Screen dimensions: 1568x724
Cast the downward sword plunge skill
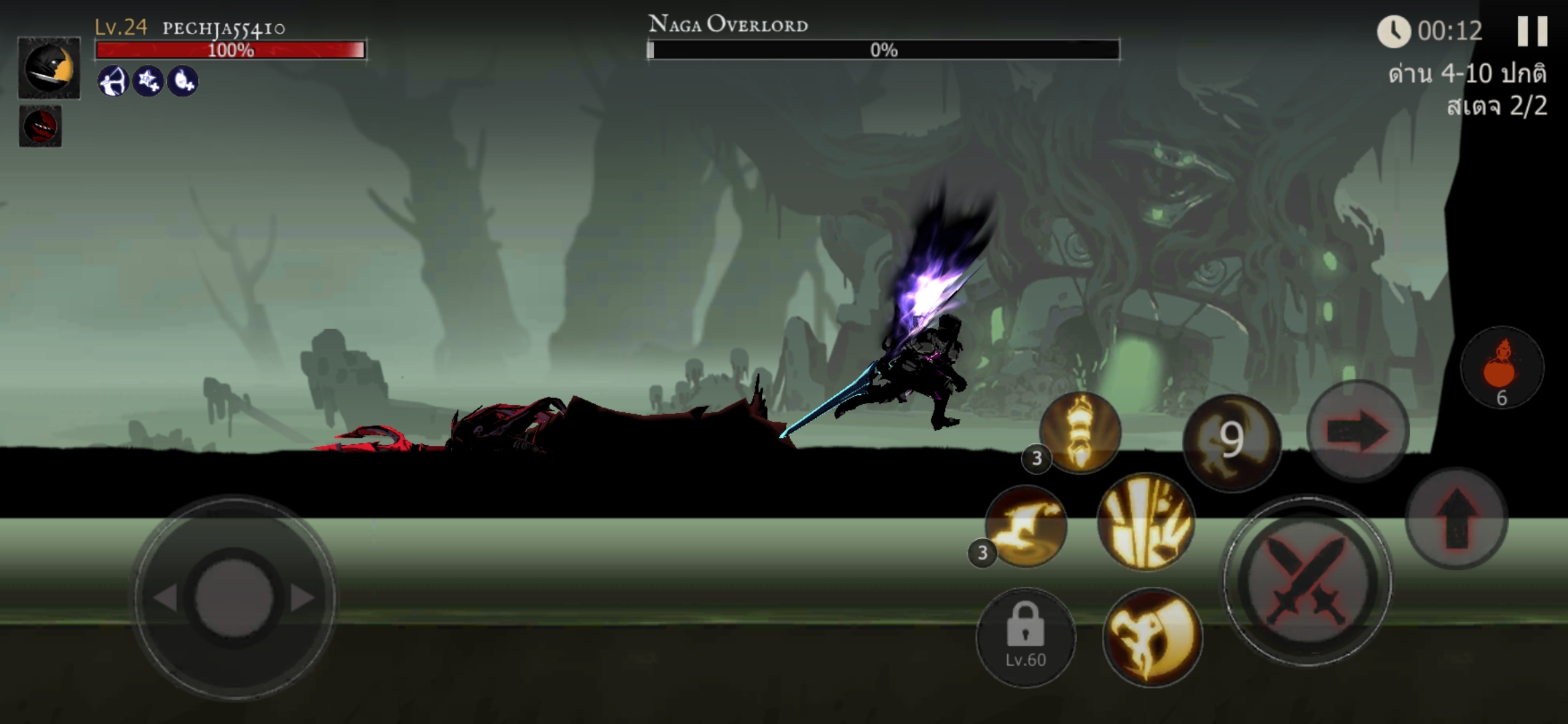[1080, 432]
